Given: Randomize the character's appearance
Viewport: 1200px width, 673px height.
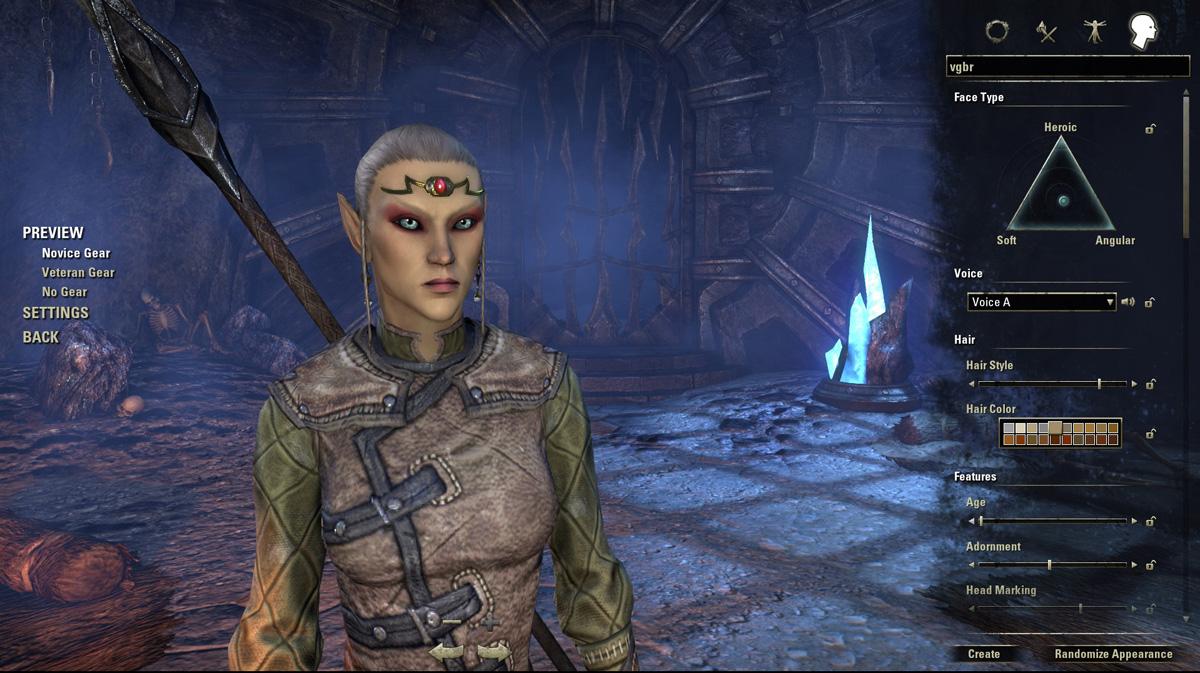Looking at the screenshot, I should click(1113, 654).
